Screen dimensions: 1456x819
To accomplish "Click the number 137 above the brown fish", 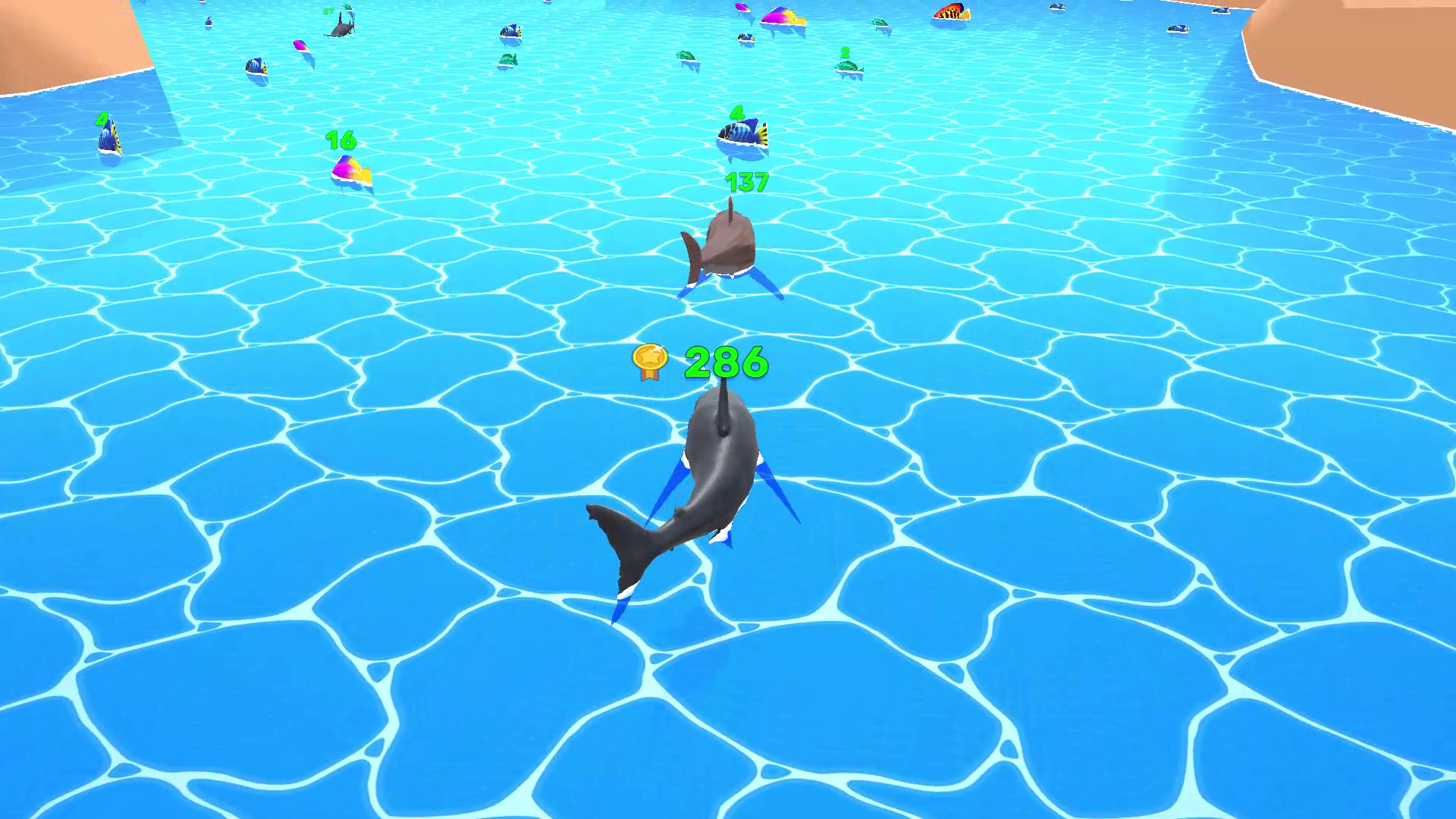I will [747, 182].
